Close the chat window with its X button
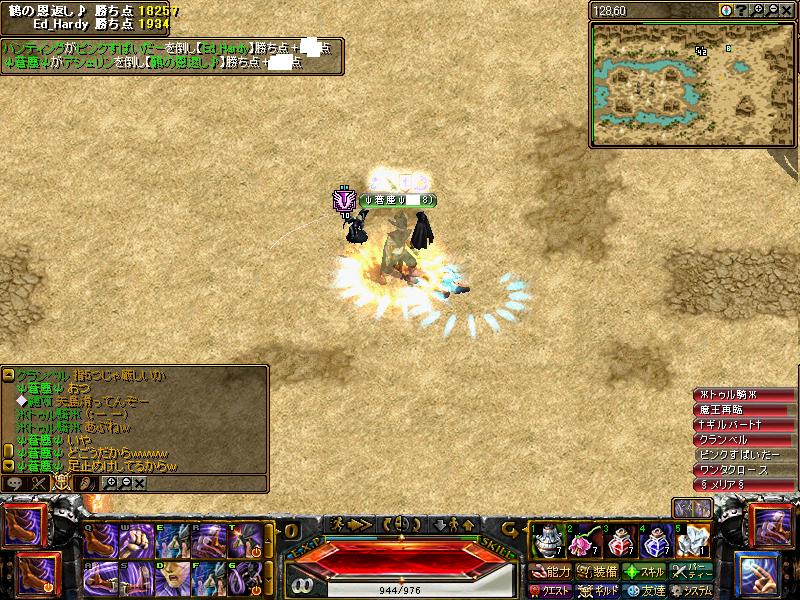The image size is (800, 600). pyautogui.click(x=139, y=483)
